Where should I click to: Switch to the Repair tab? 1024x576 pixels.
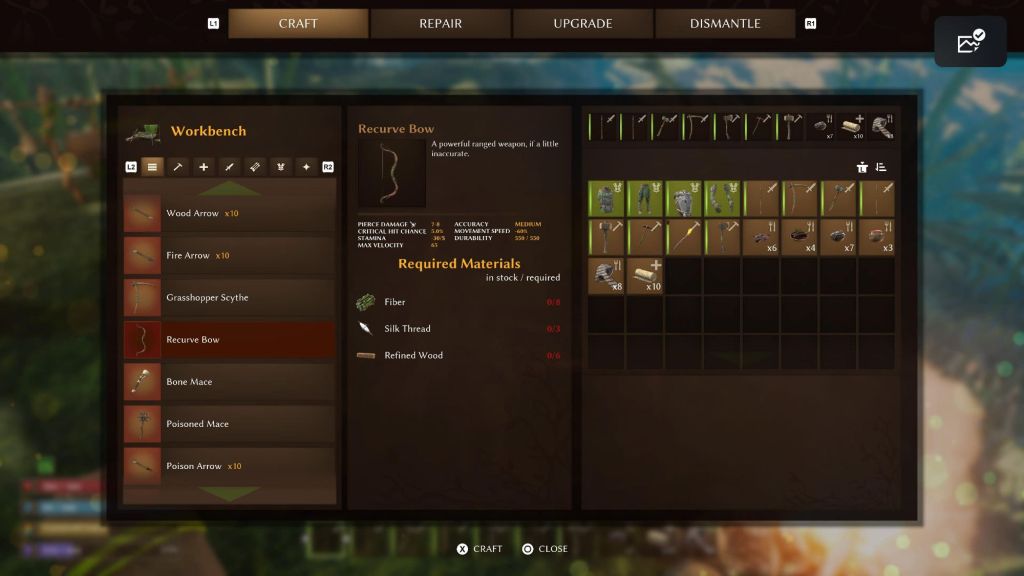point(440,24)
